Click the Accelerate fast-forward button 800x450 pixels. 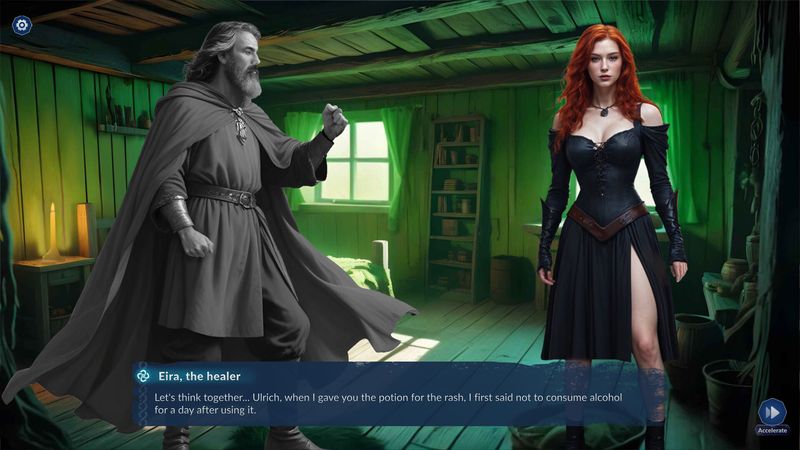pyautogui.click(x=771, y=412)
